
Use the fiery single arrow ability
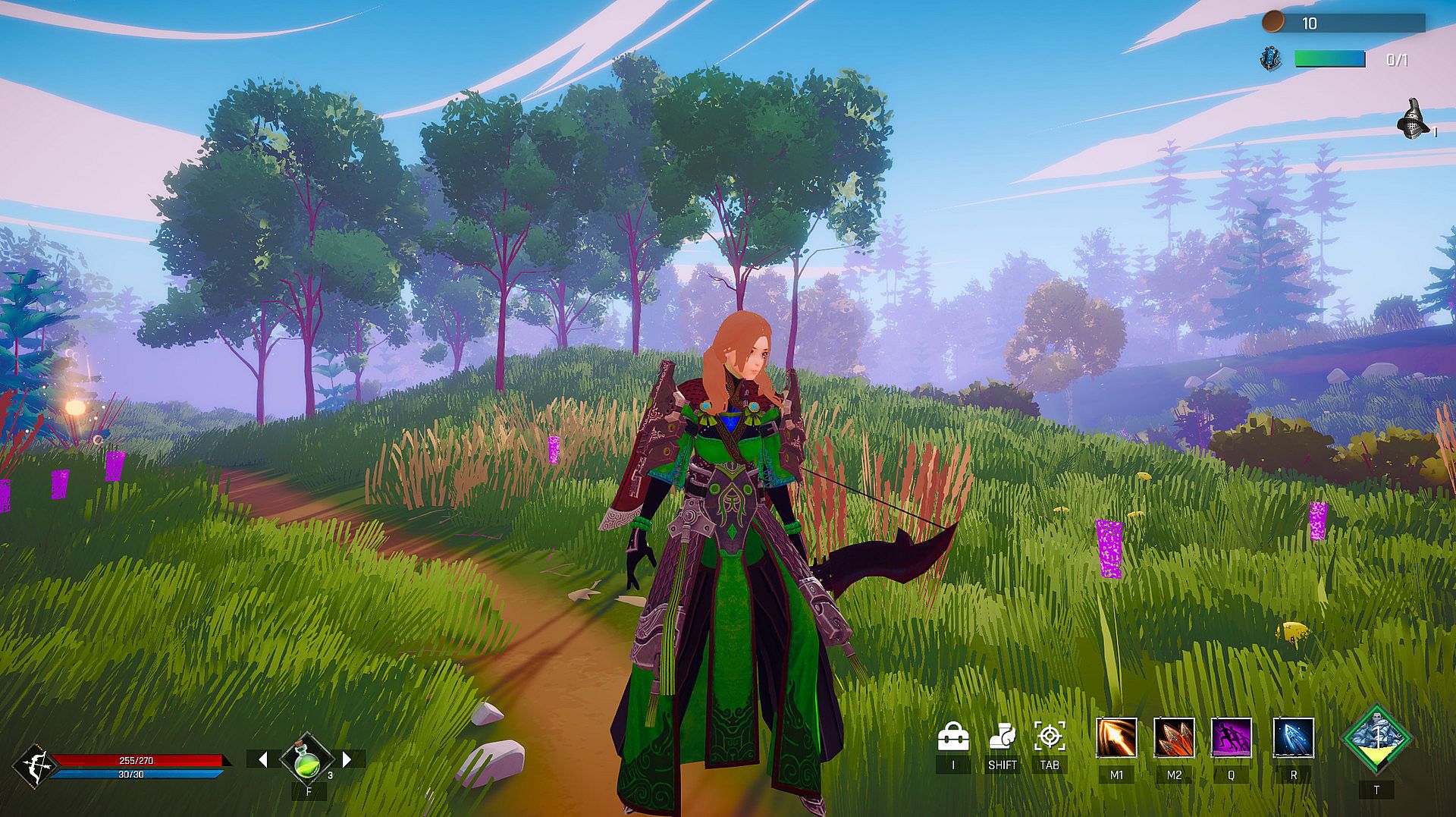coord(1116,738)
